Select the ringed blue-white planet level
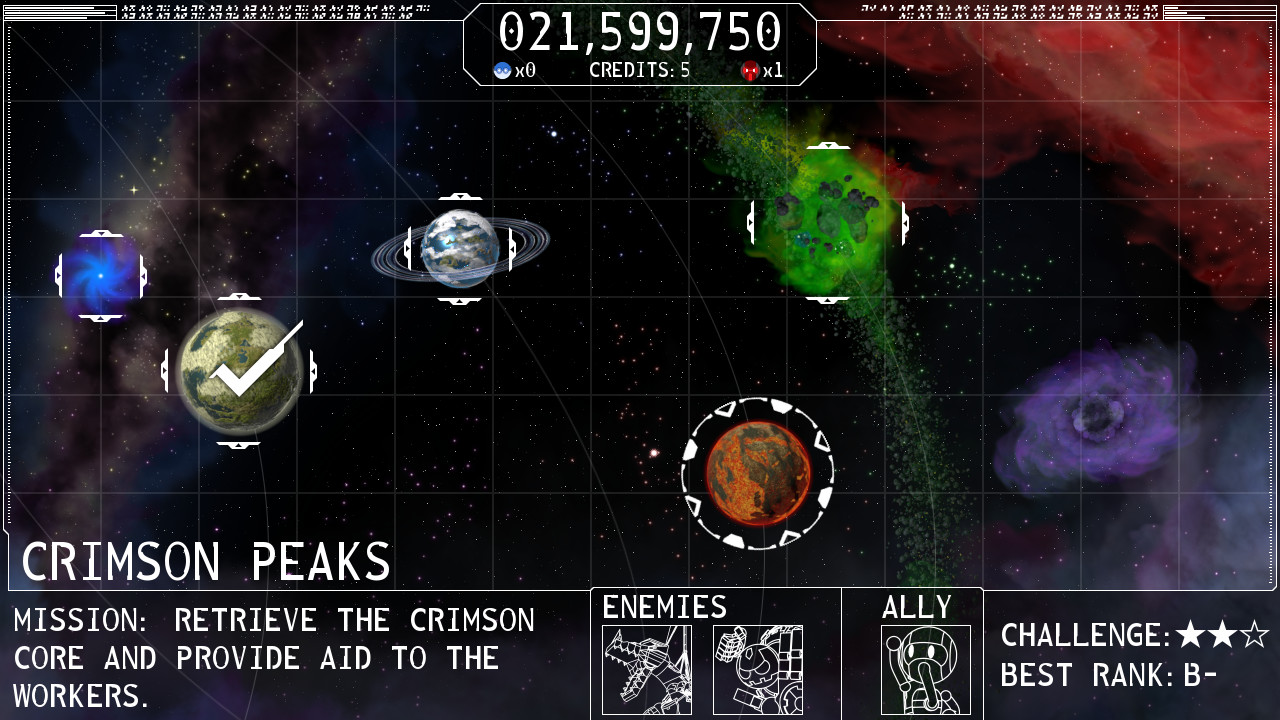1280x720 pixels. [x=460, y=249]
